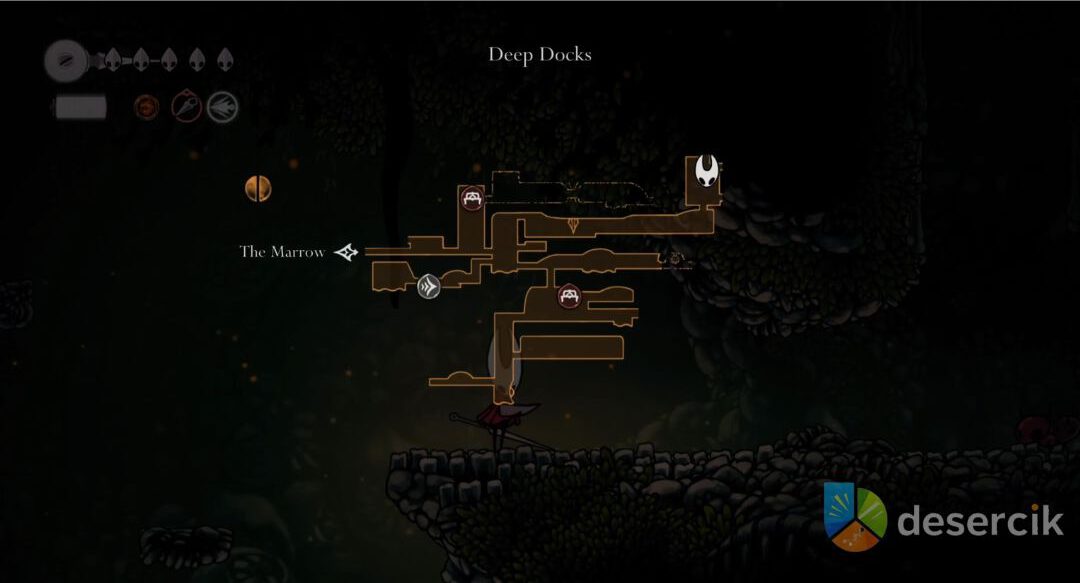Select the red-ringed dagger tool icon
The height and width of the screenshot is (583, 1080).
(186, 106)
